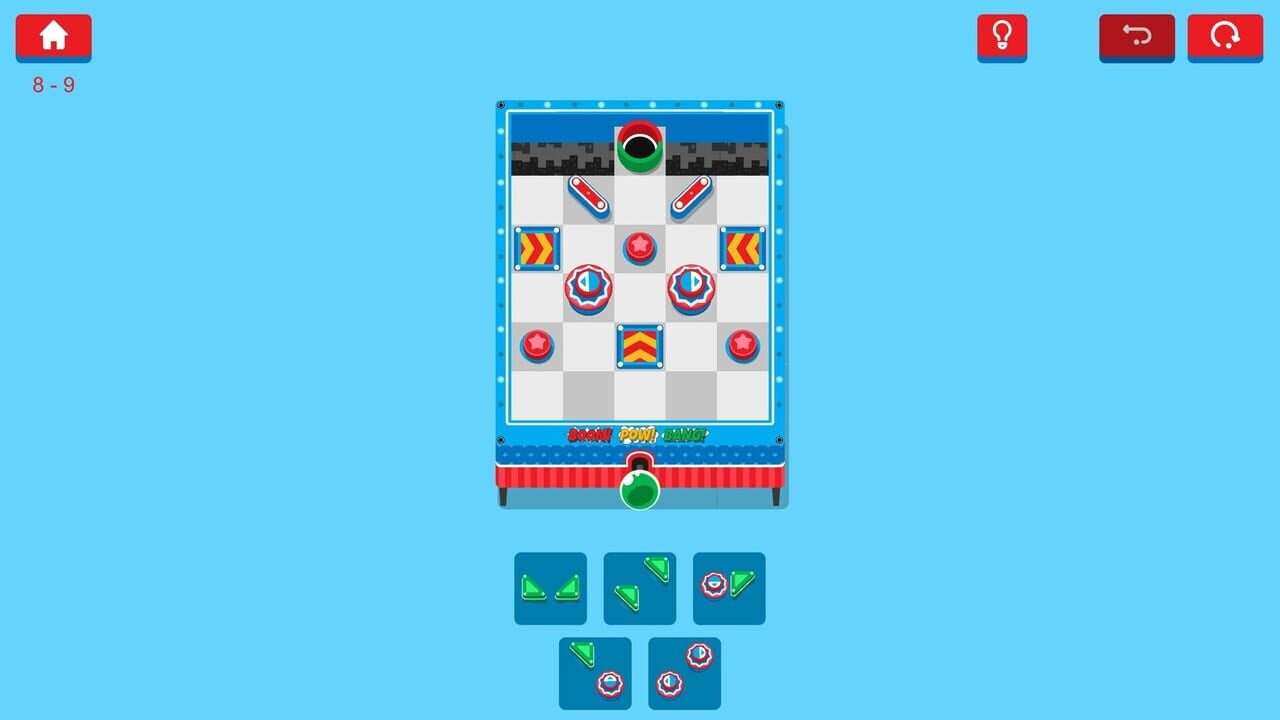Click the black hole goal at board top
The height and width of the screenshot is (720, 1280).
[640, 149]
